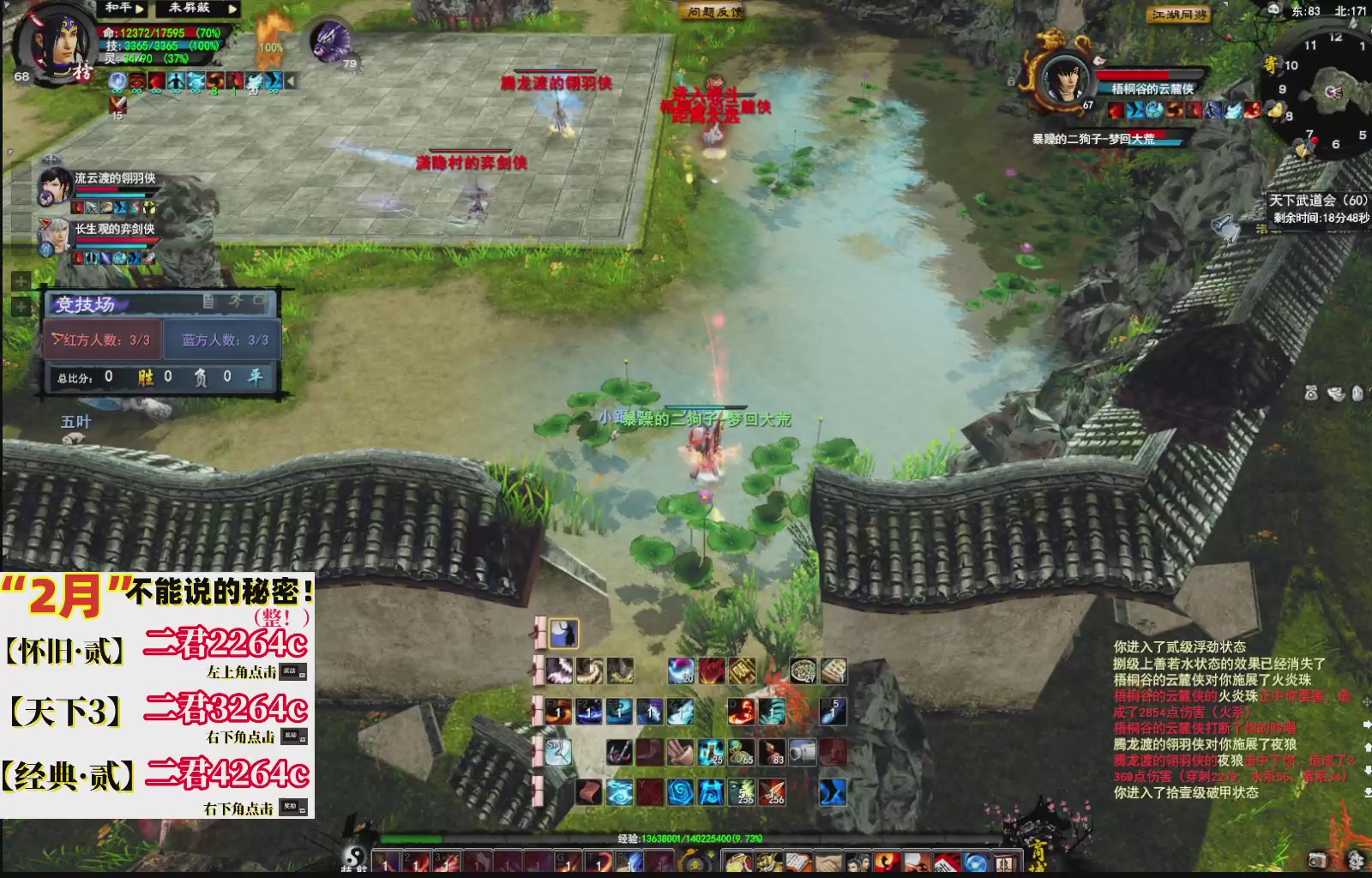
Task: Toggle 和平 peace mode at top left
Action: tap(120, 9)
